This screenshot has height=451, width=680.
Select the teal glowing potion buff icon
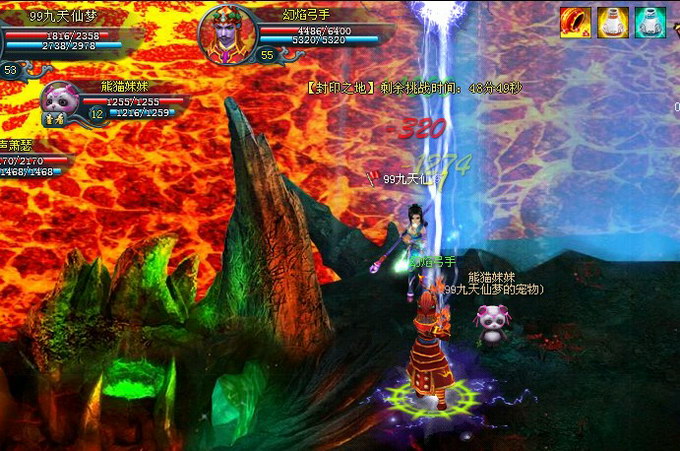[650, 22]
